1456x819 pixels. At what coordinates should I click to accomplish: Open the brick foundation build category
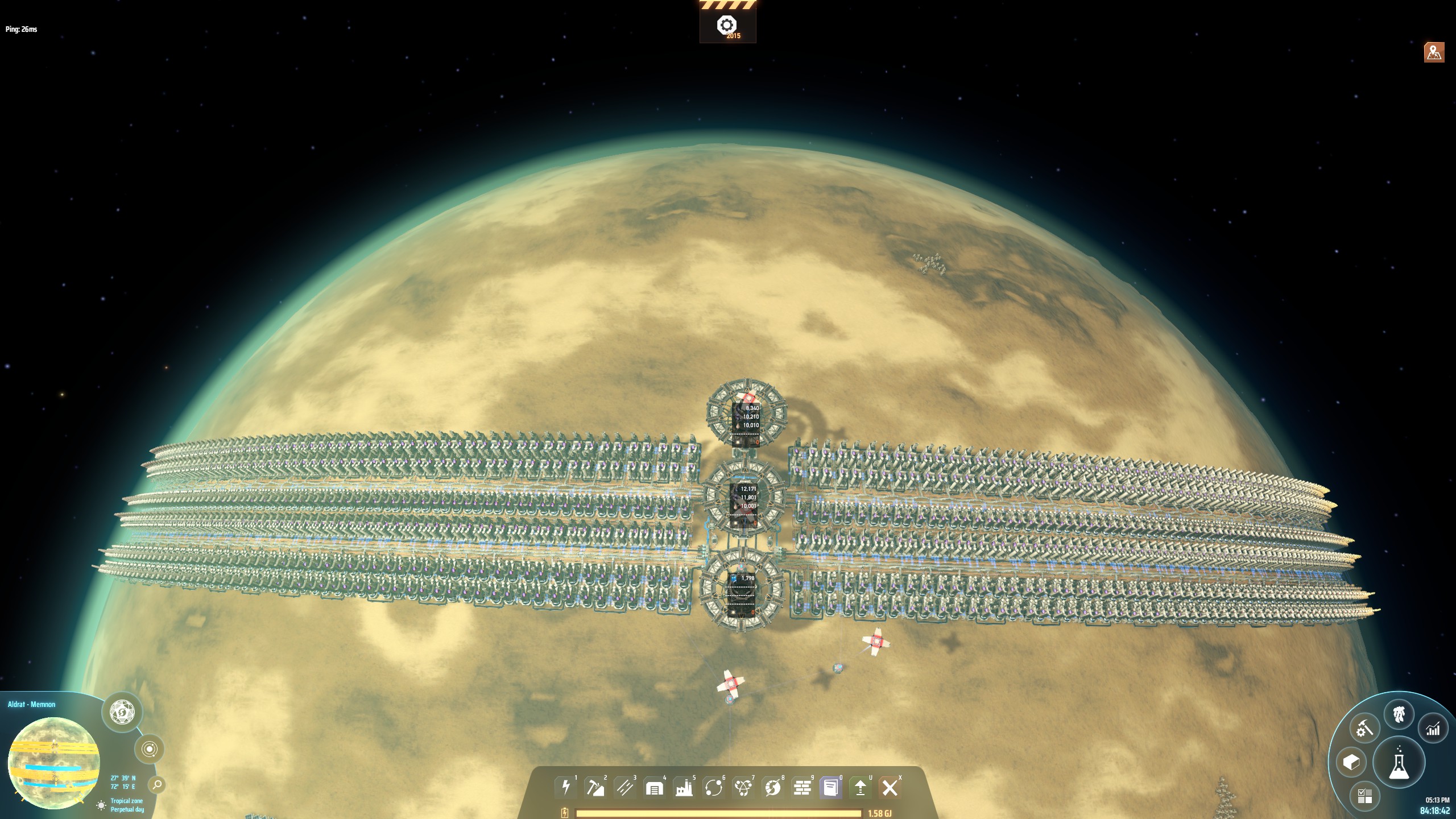(803, 788)
